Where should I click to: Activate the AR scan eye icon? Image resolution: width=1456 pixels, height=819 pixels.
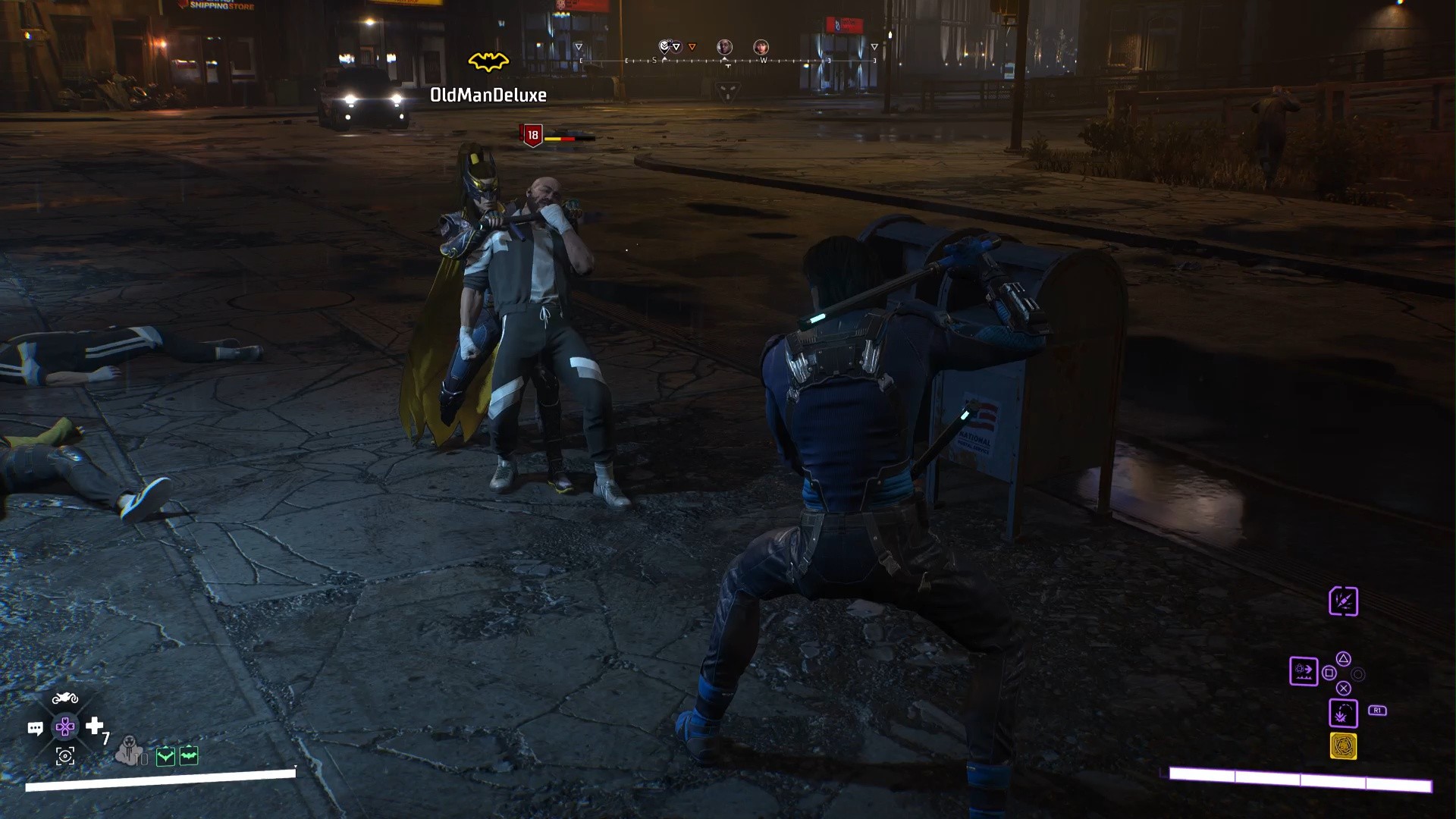pyautogui.click(x=65, y=755)
